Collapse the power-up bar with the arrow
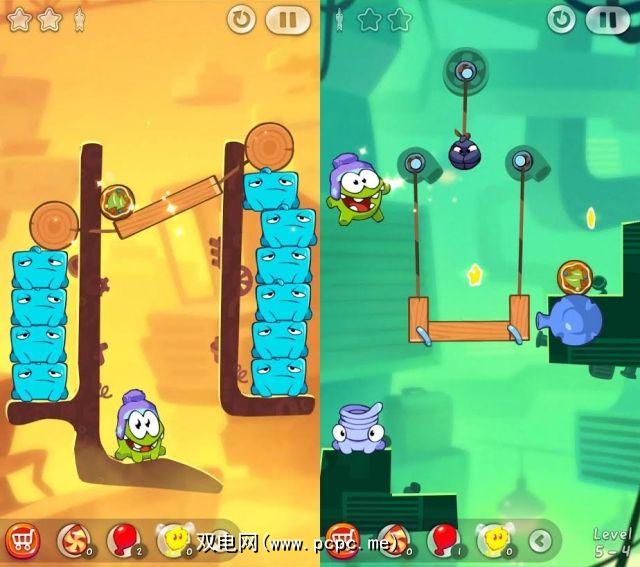The height and width of the screenshot is (567, 640). (x=541, y=541)
